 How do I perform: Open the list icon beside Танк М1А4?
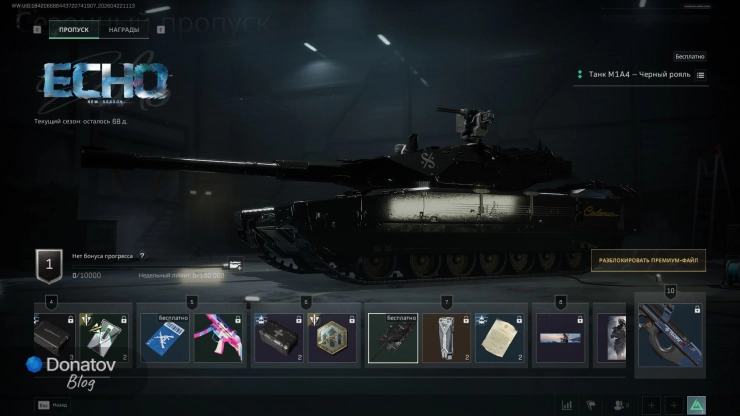(x=700, y=75)
